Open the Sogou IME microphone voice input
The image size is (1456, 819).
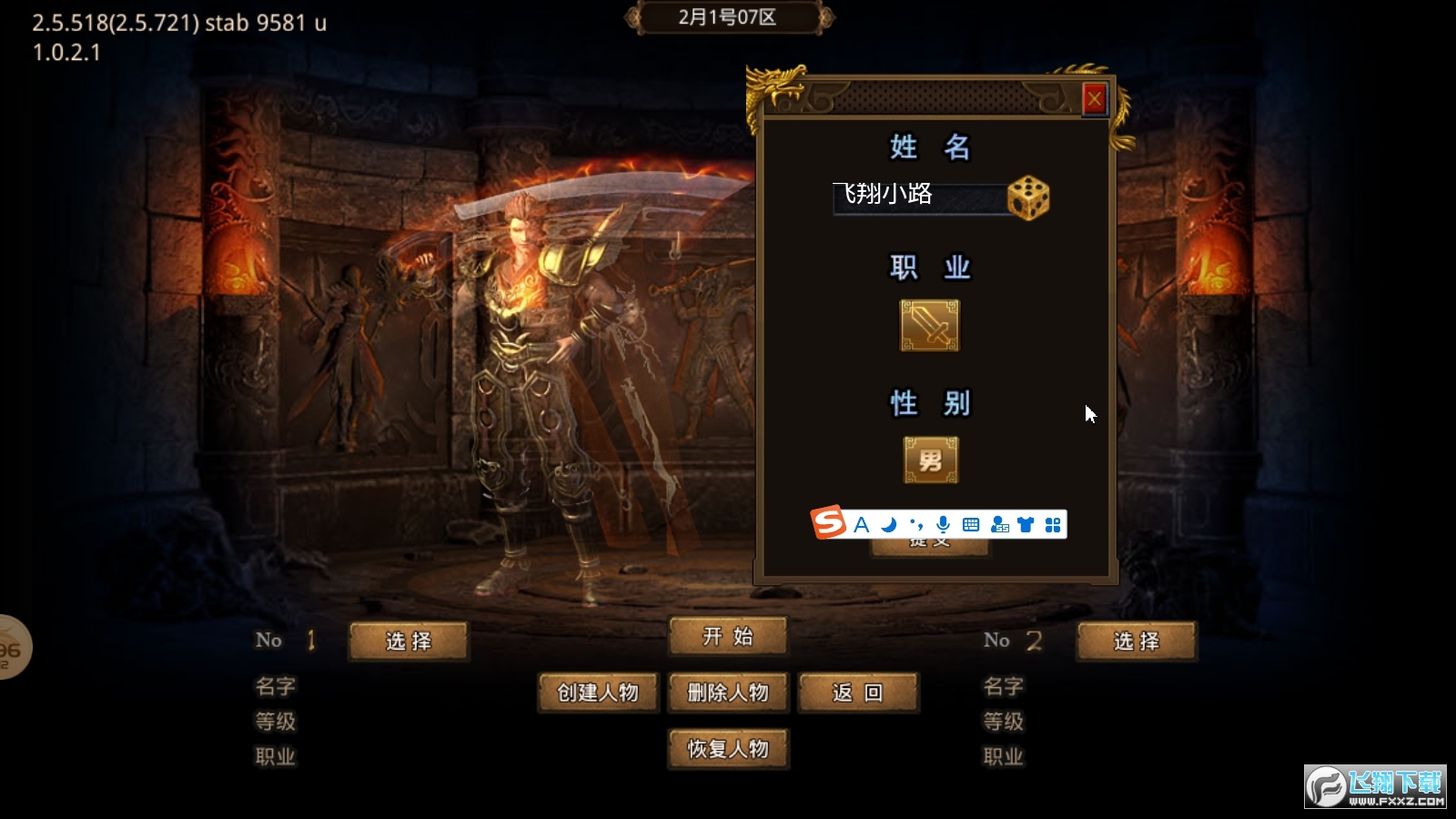click(944, 525)
